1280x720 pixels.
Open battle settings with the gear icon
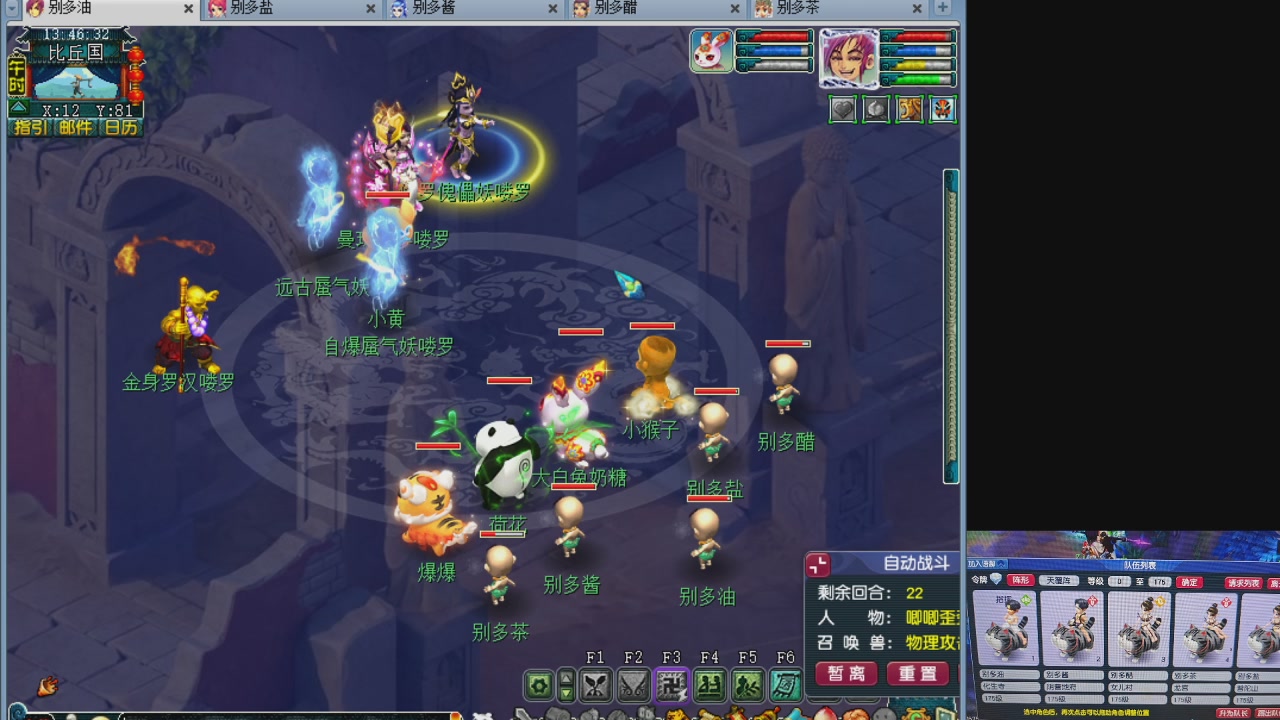[x=537, y=685]
